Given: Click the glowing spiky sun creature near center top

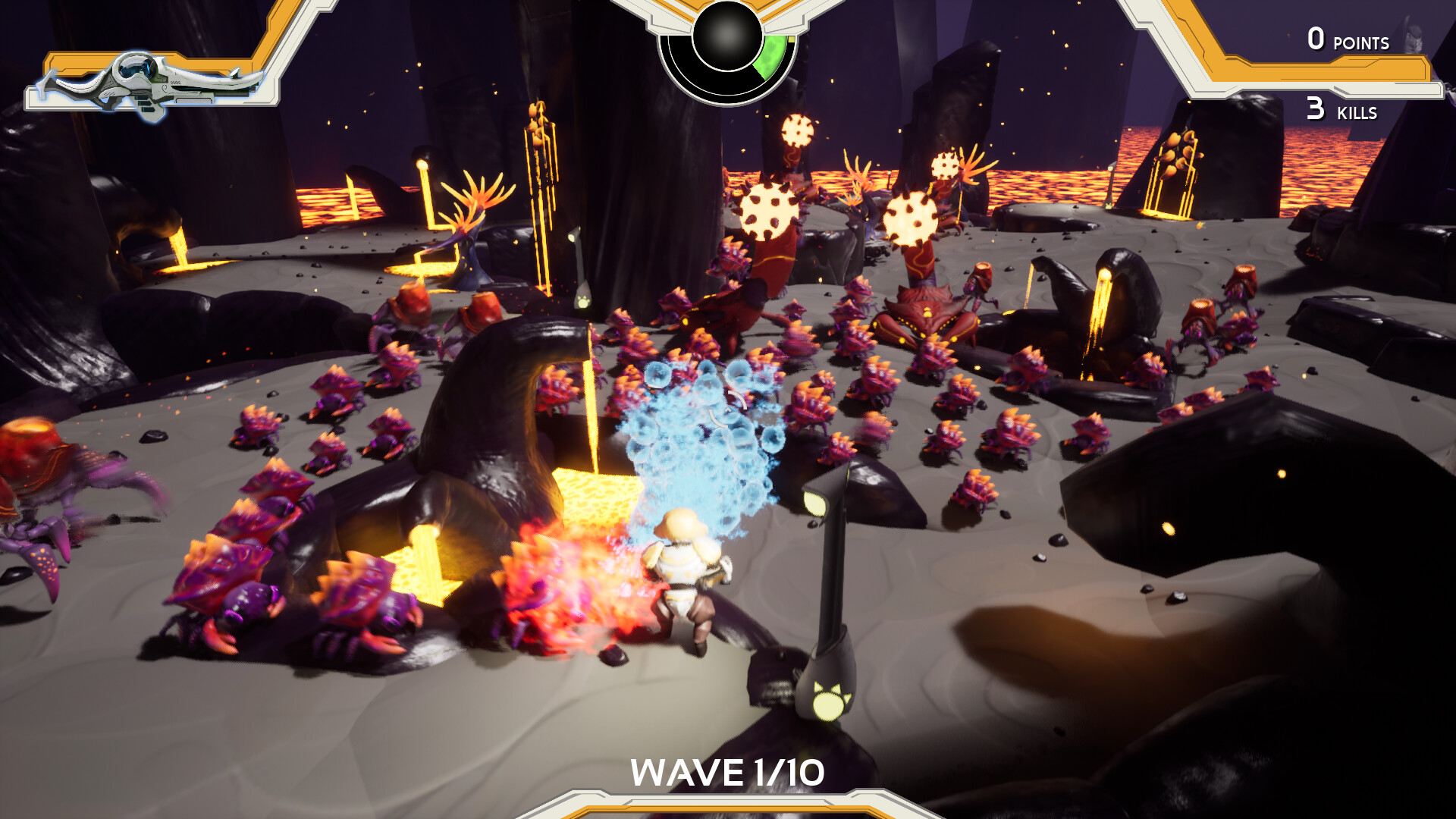Looking at the screenshot, I should (x=770, y=212).
